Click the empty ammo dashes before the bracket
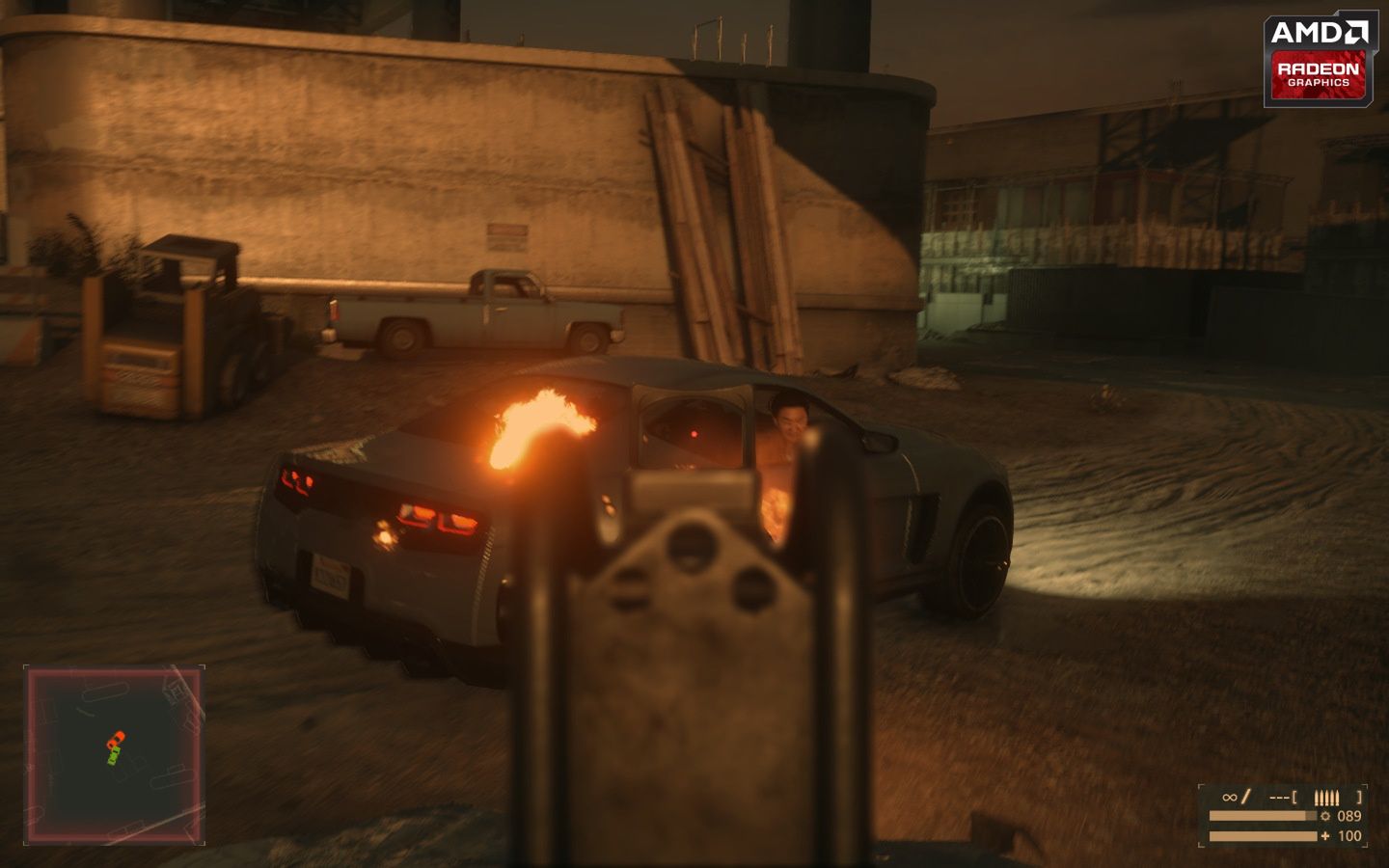Viewport: 1389px width, 868px height. pyautogui.click(x=1279, y=797)
